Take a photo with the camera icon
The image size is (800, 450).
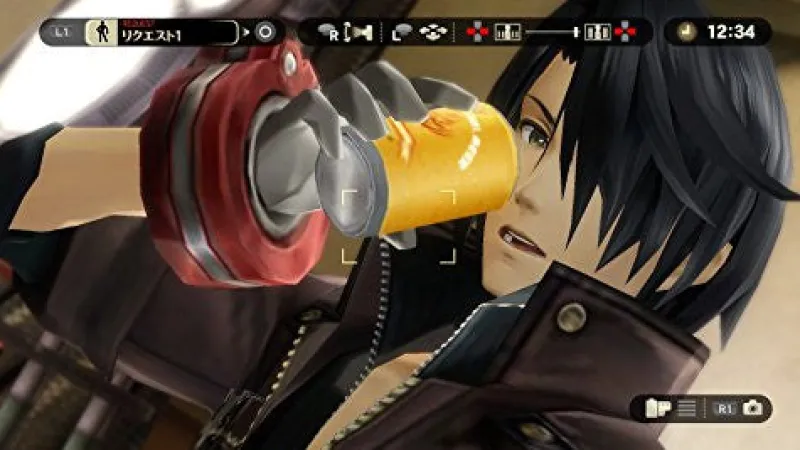coord(752,407)
